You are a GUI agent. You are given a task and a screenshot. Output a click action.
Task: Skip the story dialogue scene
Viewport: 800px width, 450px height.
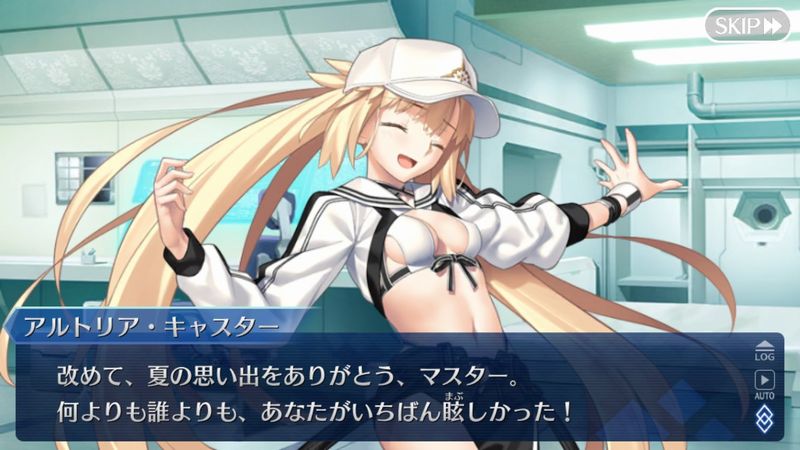746,25
